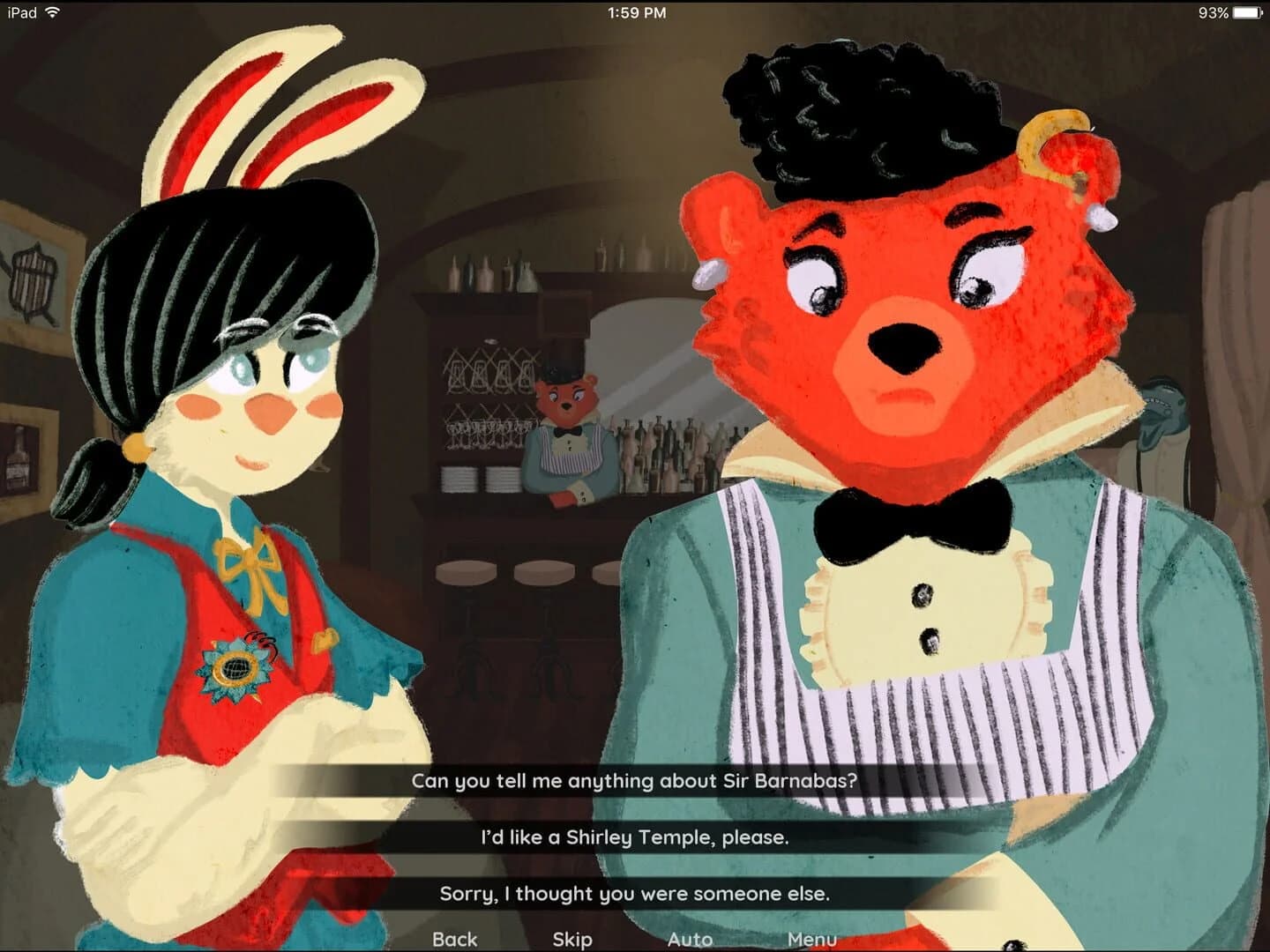Choose "I'd like a Shirley Temple, please"
1270x952 pixels.
tap(634, 839)
